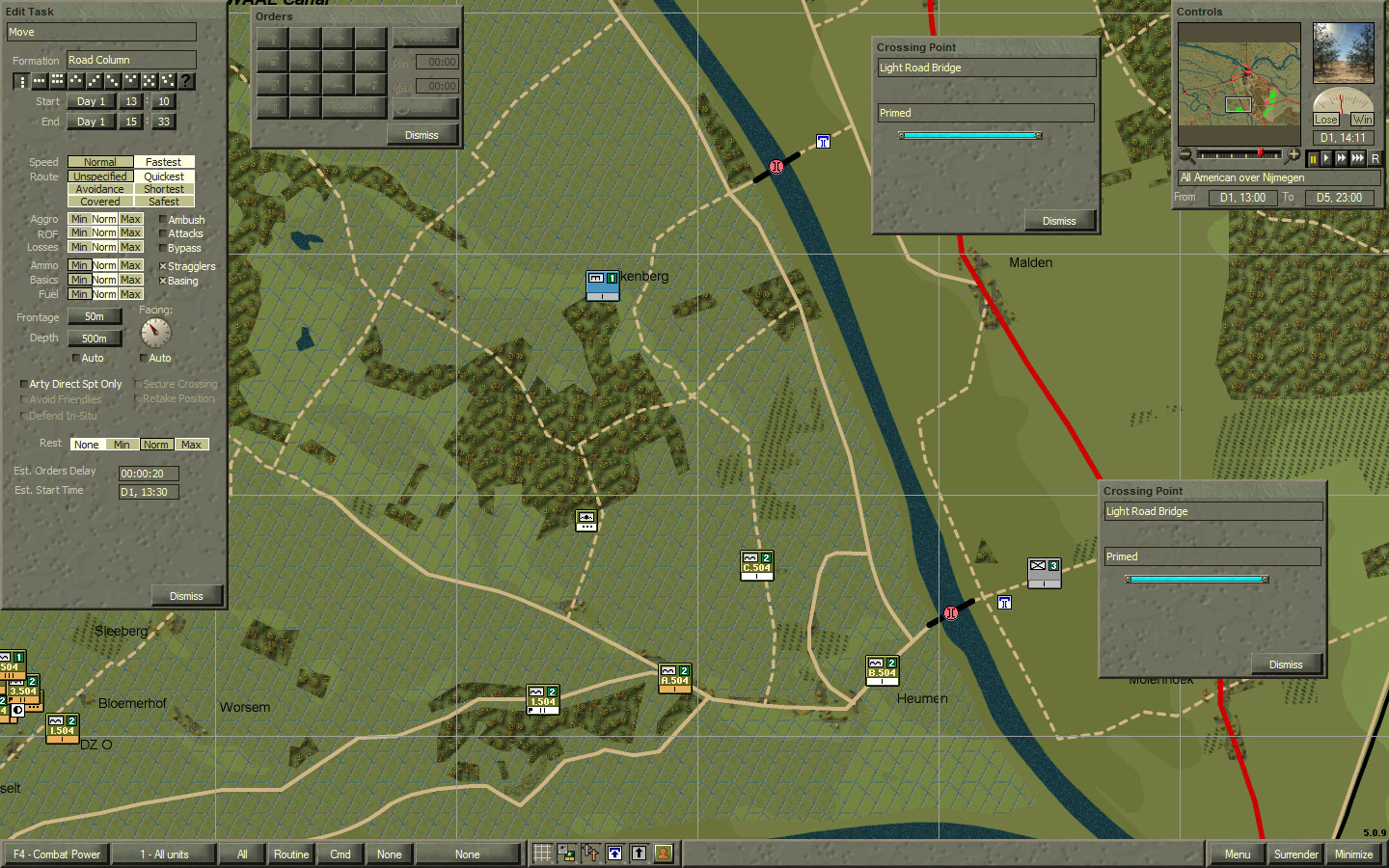Select the column formation icon in Edit Task
The width and height of the screenshot is (1389, 868).
[22, 82]
